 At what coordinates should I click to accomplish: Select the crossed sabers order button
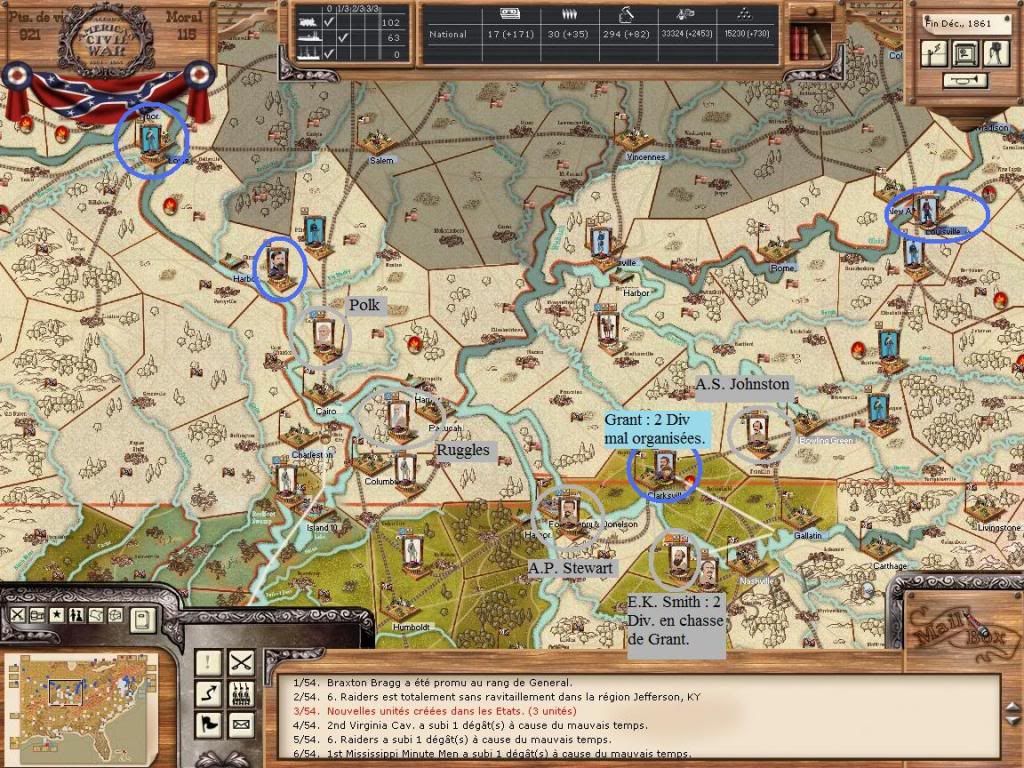coord(241,661)
